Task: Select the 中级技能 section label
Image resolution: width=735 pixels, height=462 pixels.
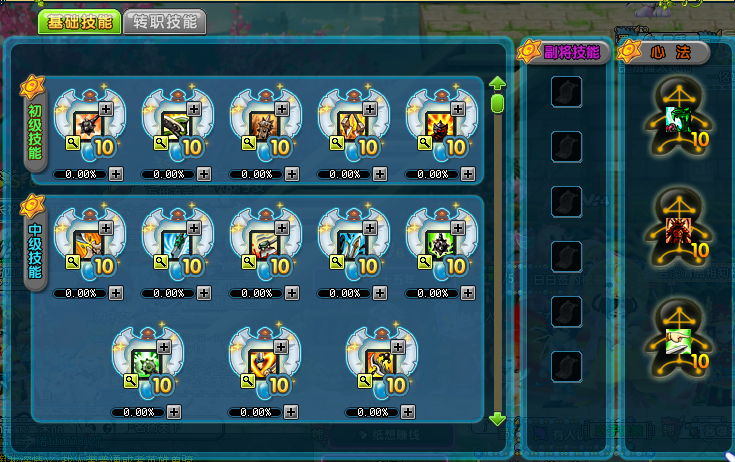Action: point(36,251)
